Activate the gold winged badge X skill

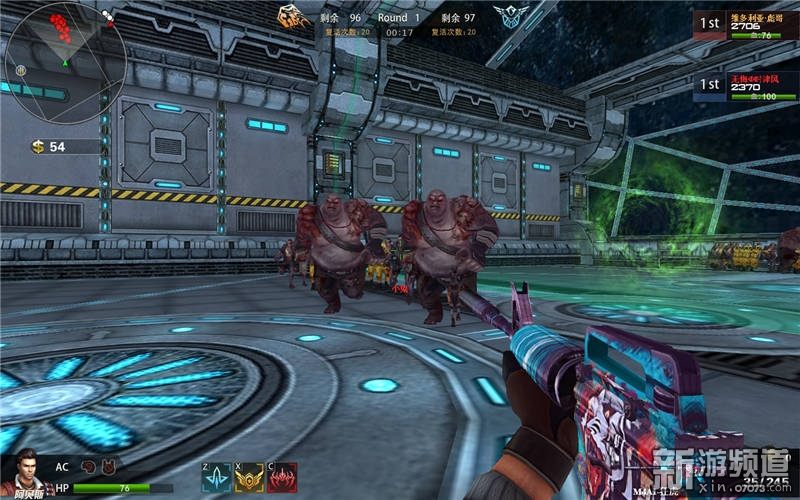click(248, 478)
